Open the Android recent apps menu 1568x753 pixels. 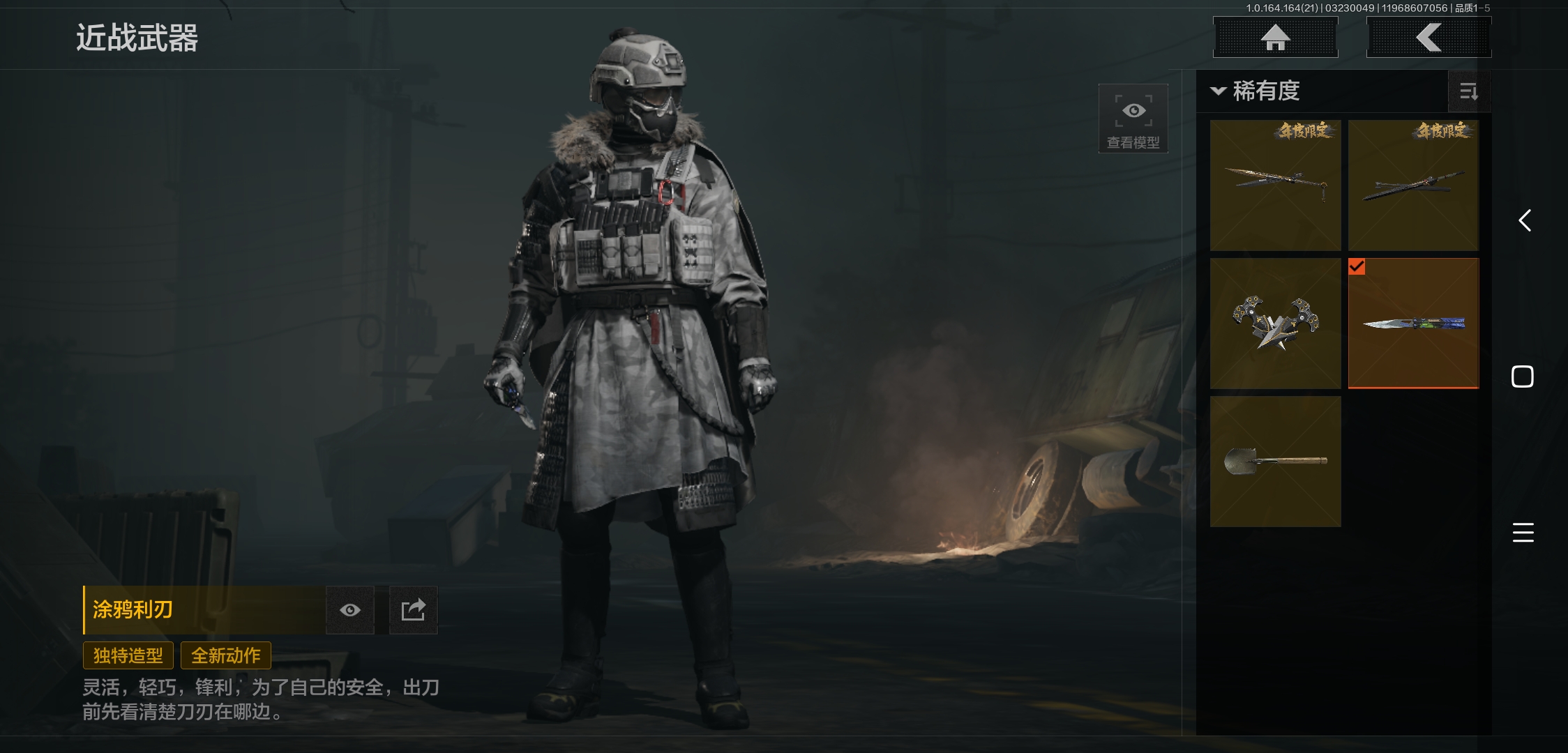coord(1523,533)
